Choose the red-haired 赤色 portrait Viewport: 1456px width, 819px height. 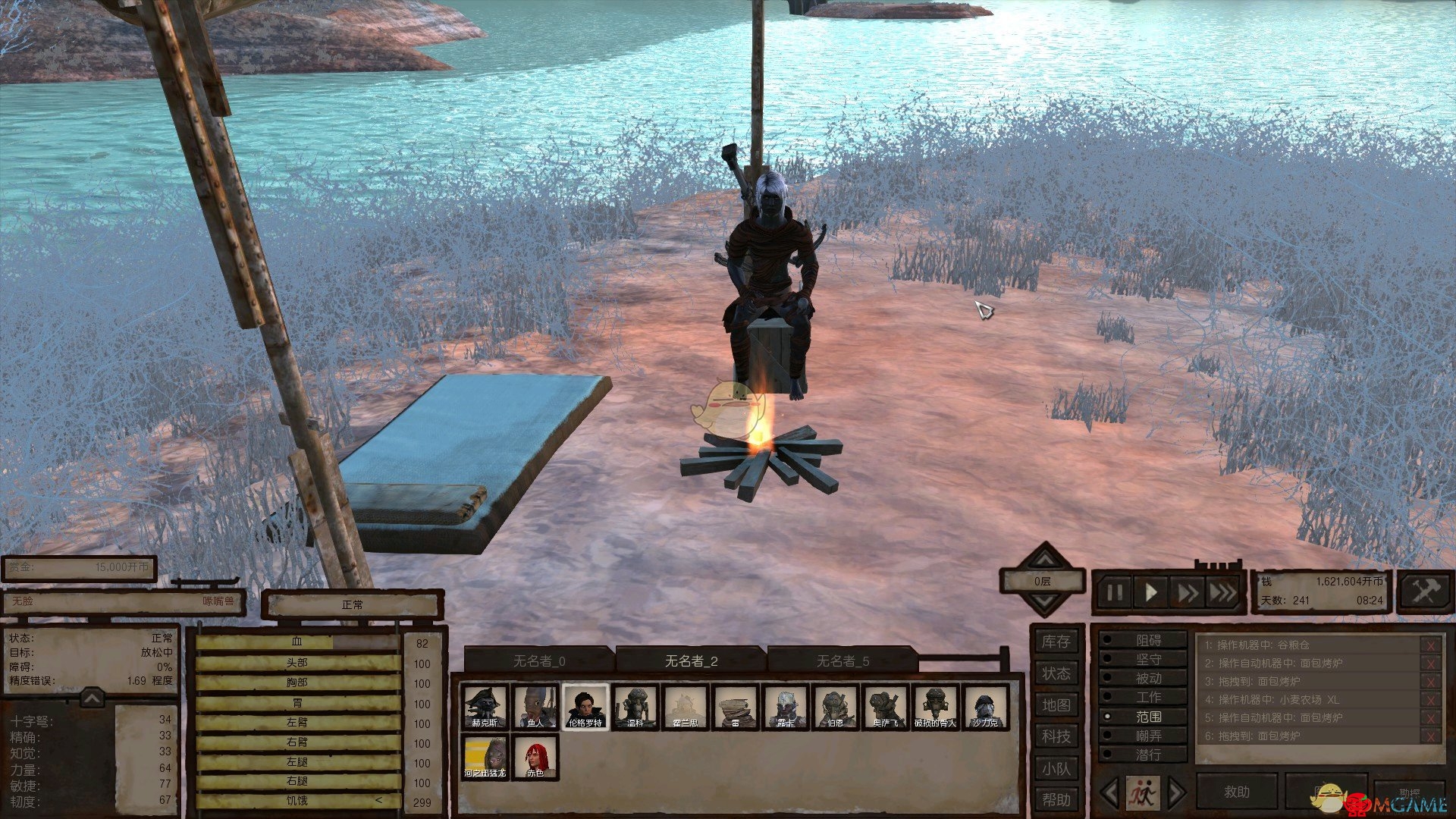(x=535, y=756)
